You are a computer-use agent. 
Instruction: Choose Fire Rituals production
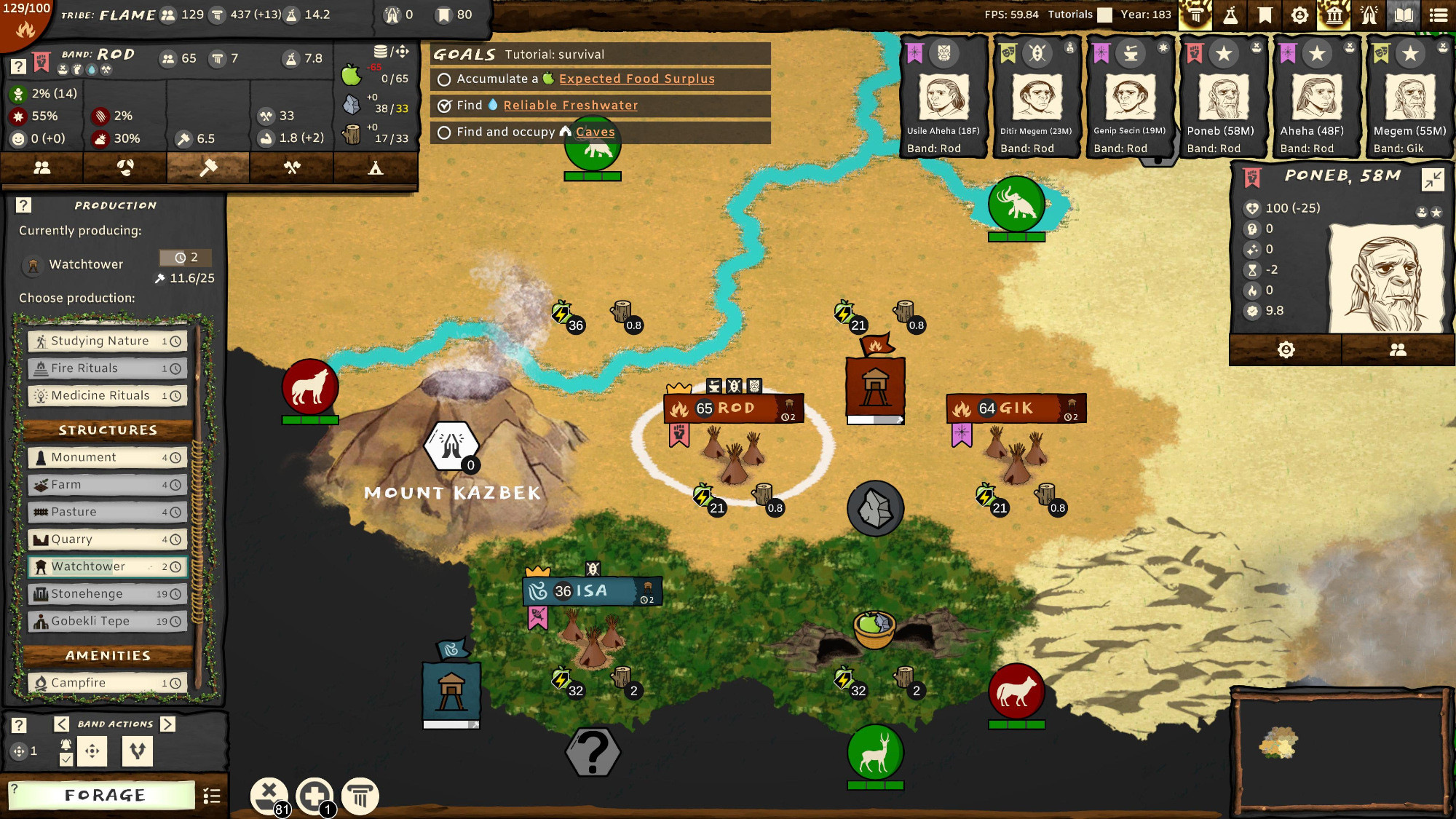pyautogui.click(x=108, y=368)
